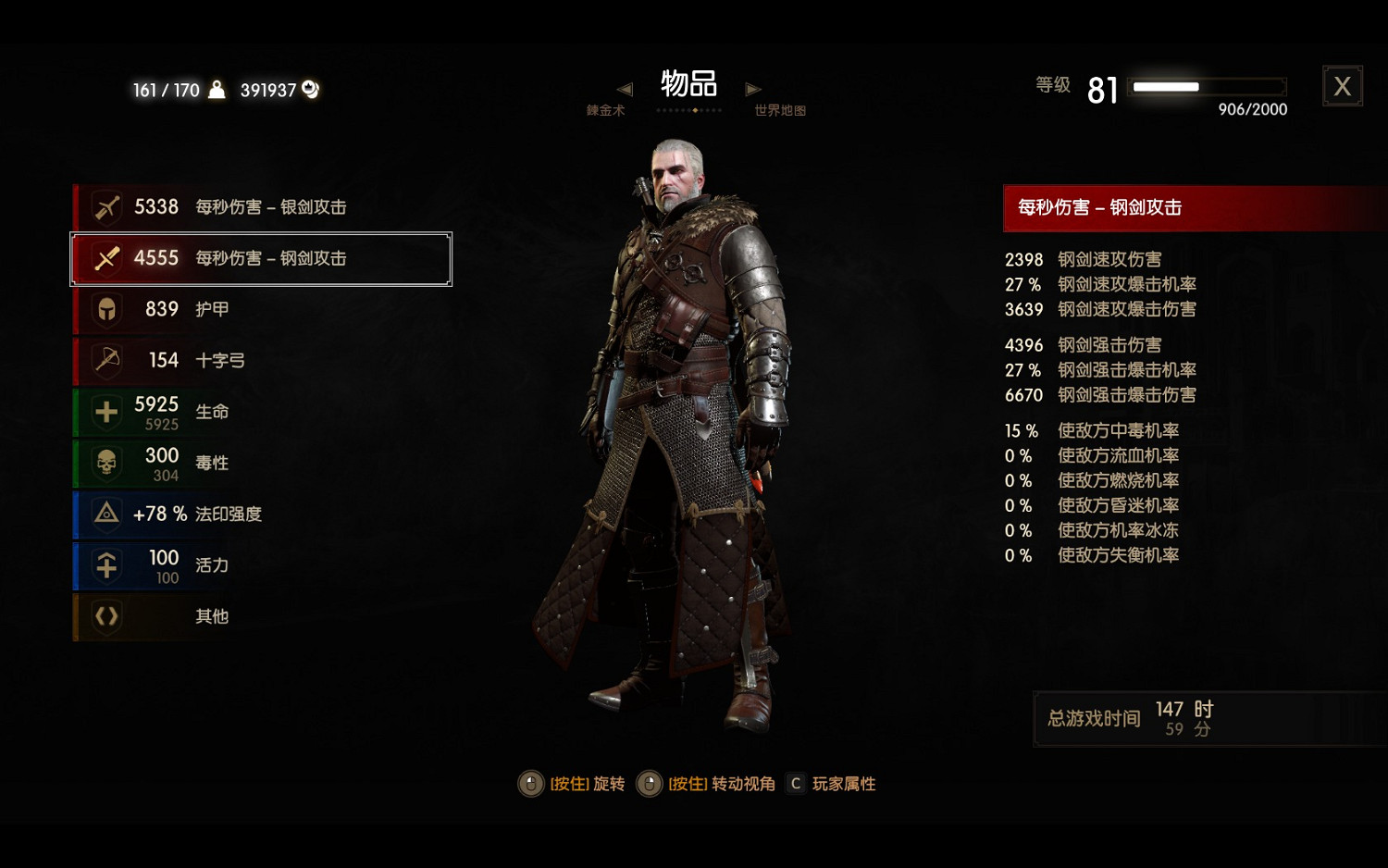
Task: Click the X close button top right
Action: (1343, 85)
